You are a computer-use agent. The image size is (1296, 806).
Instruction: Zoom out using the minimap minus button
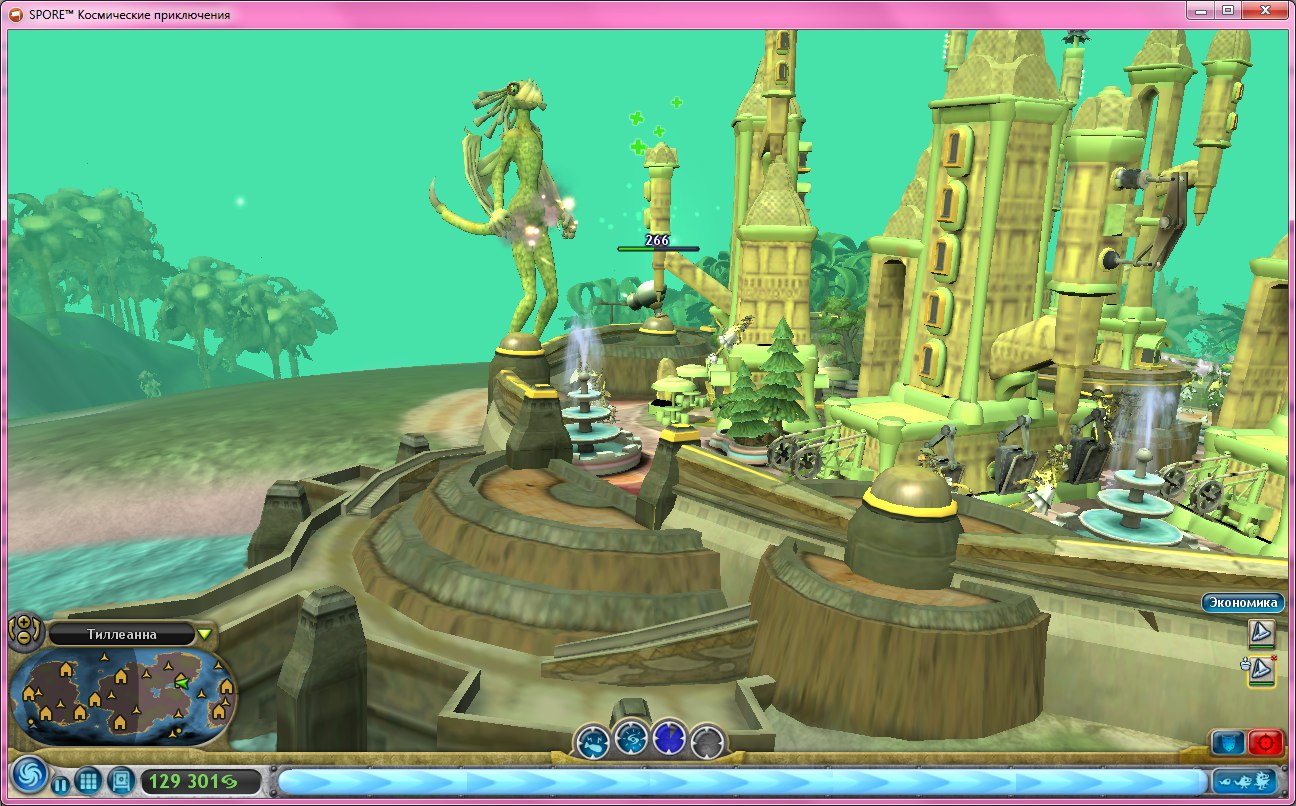point(23,639)
